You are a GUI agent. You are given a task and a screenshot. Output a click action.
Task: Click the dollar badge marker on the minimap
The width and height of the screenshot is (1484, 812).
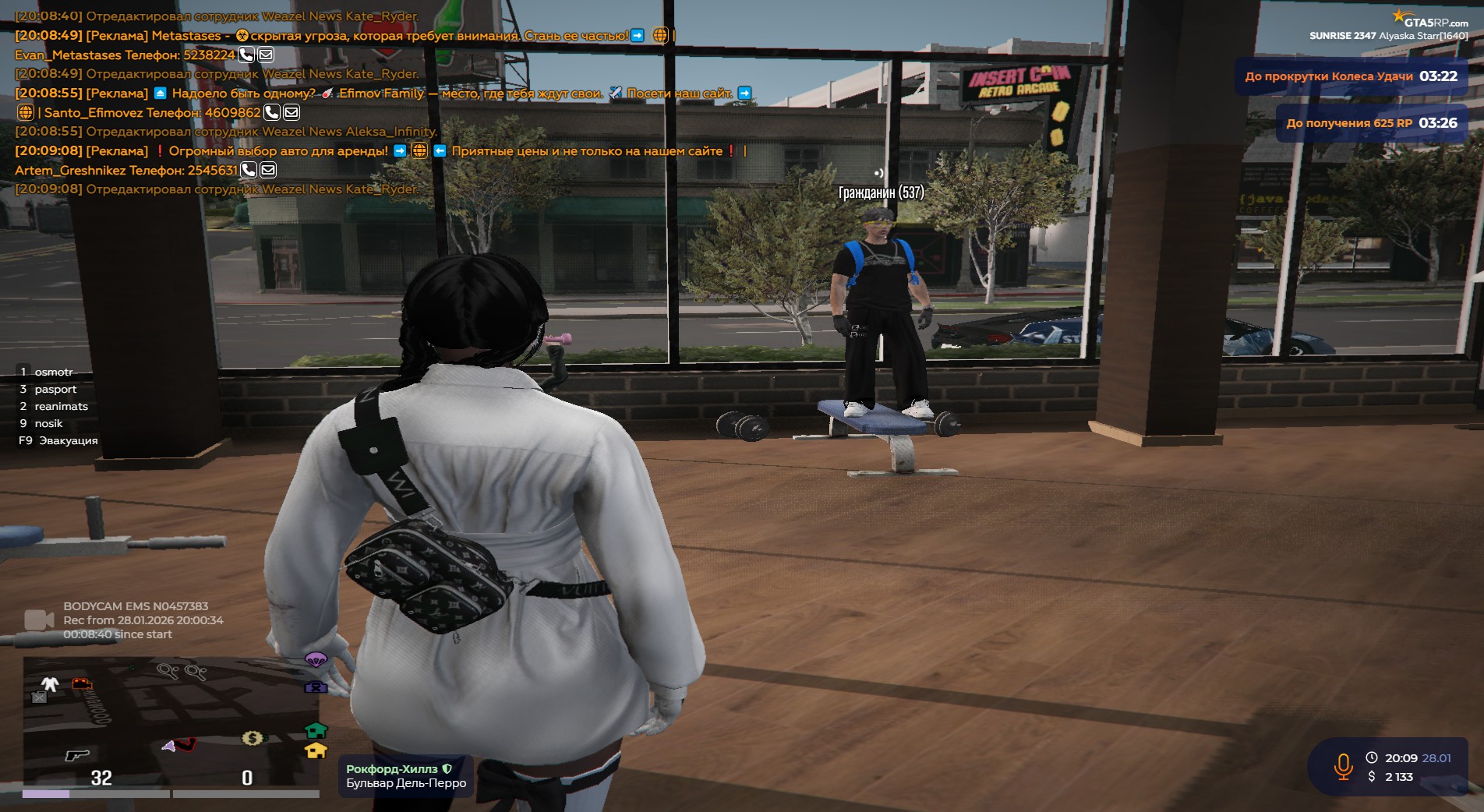point(253,737)
